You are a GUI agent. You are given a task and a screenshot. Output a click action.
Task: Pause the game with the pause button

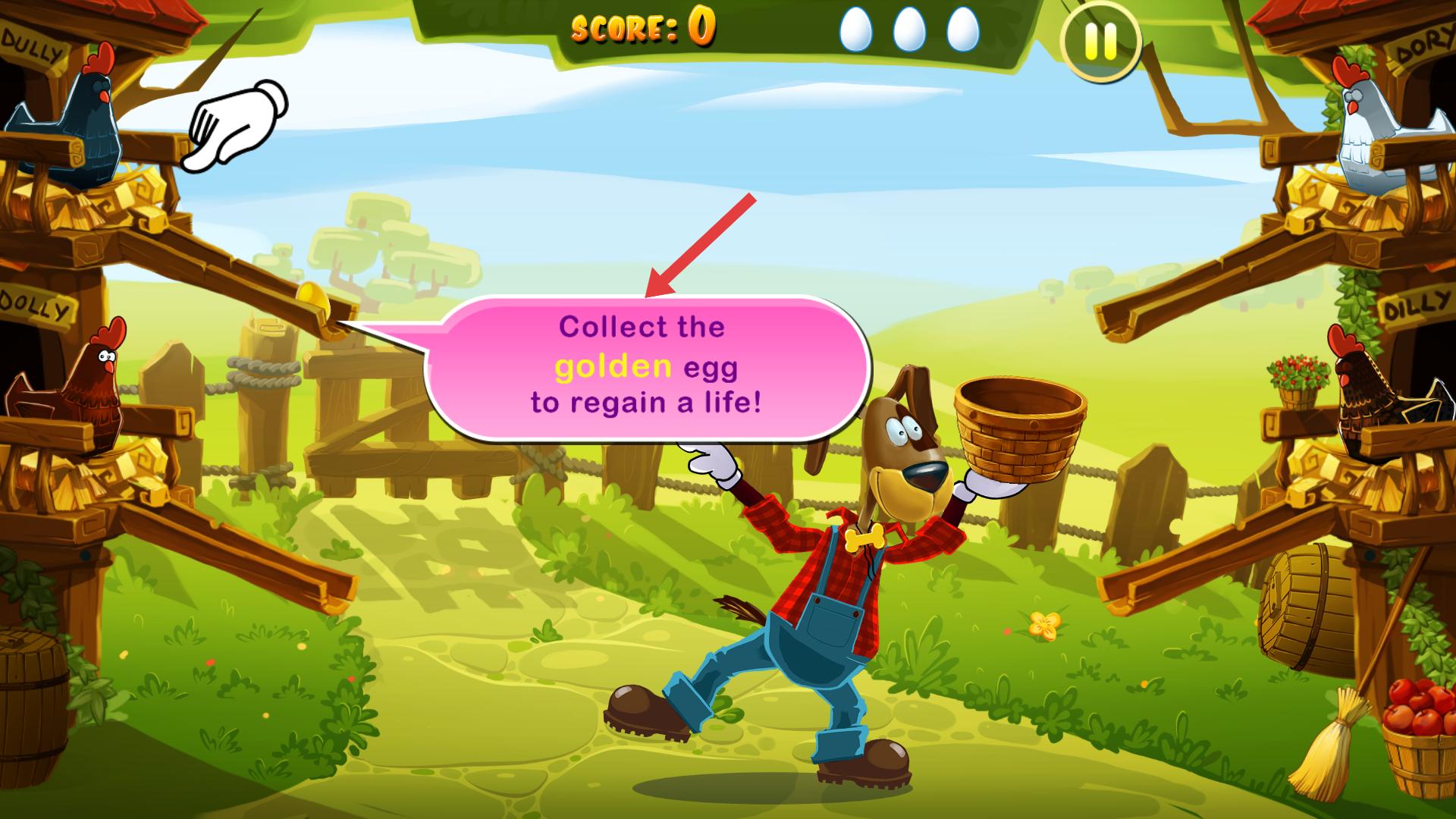[1100, 42]
